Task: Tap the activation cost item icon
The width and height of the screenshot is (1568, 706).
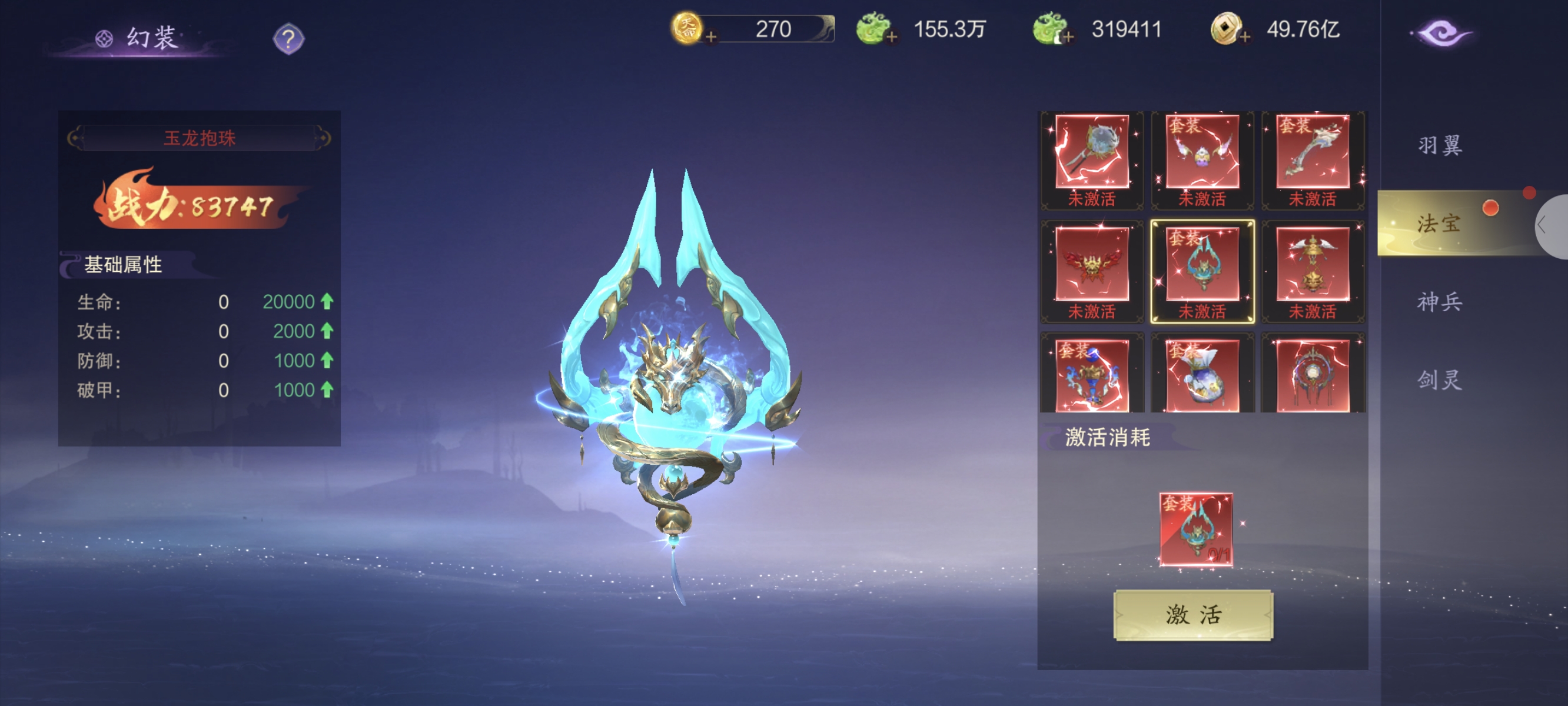Action: pos(1195,529)
